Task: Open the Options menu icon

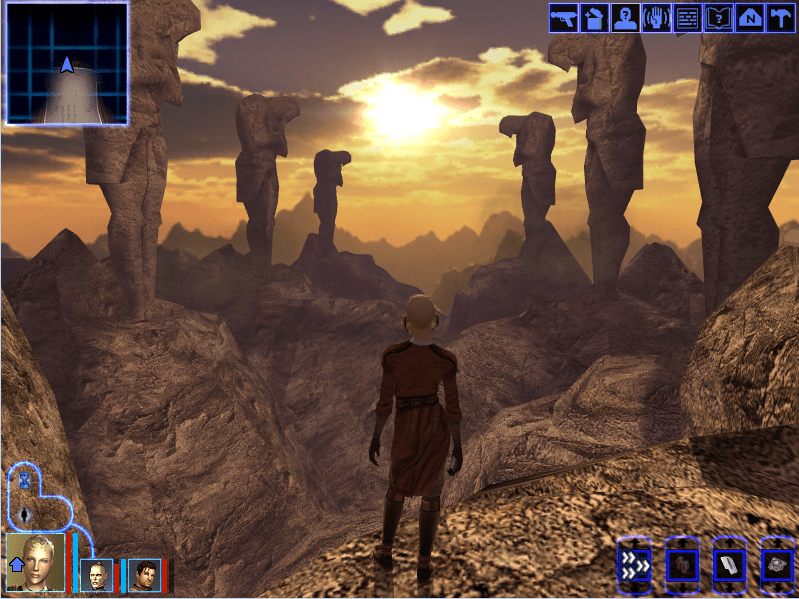Action: point(780,18)
